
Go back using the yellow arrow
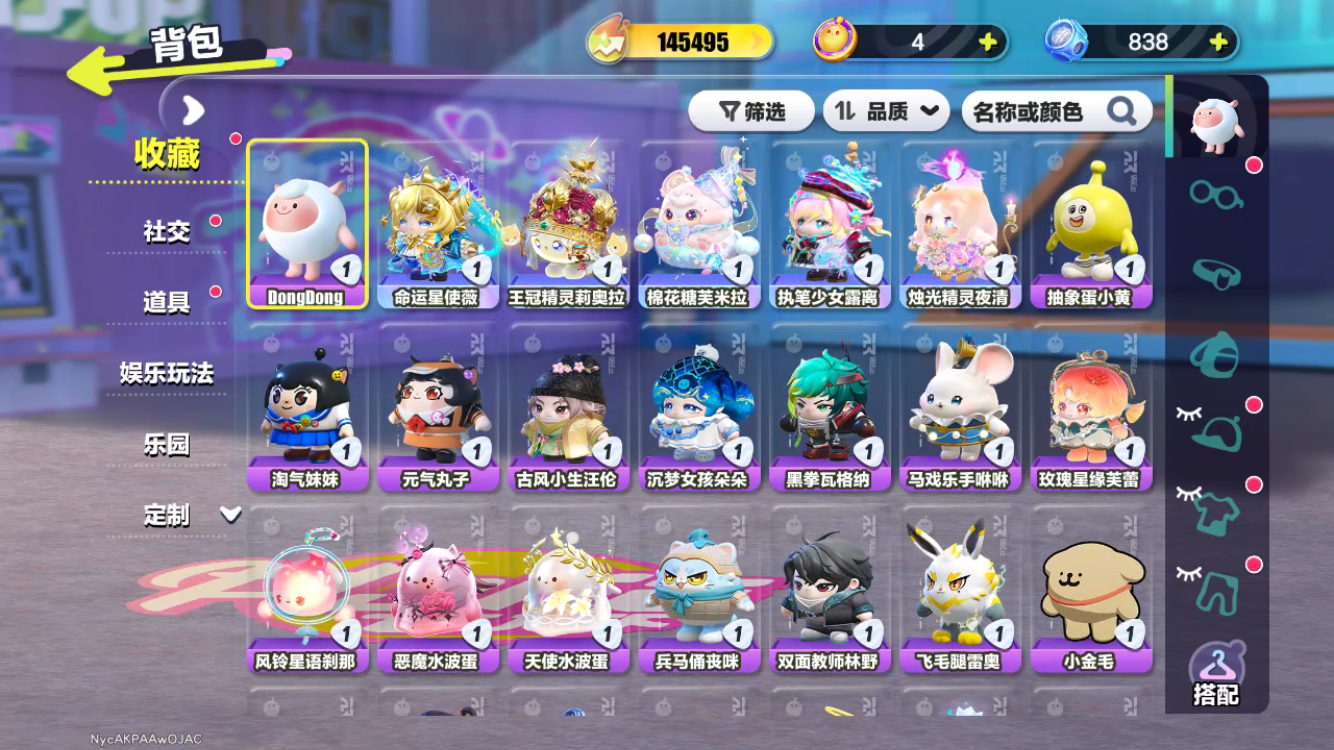tap(96, 73)
